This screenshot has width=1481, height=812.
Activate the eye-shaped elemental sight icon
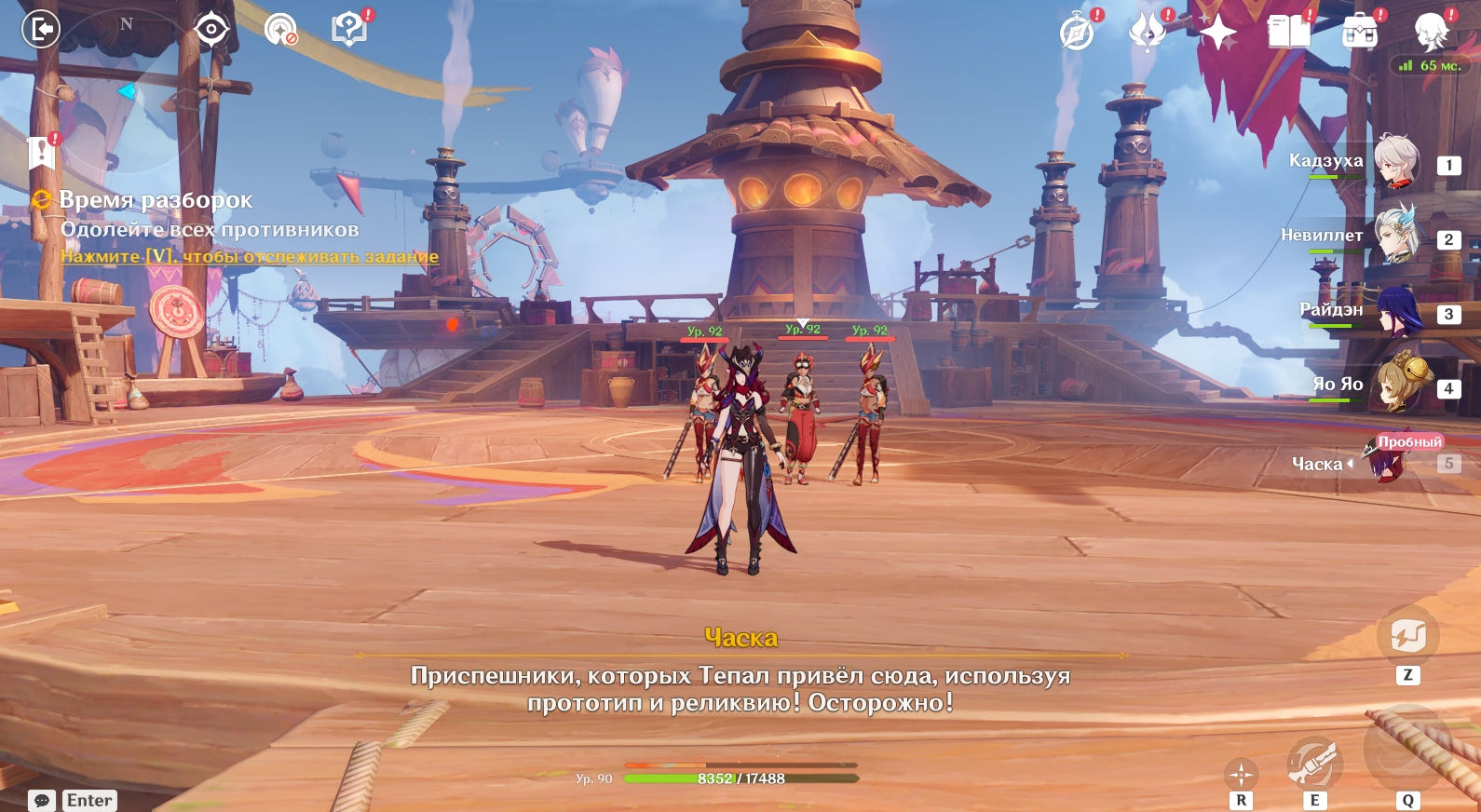211,29
